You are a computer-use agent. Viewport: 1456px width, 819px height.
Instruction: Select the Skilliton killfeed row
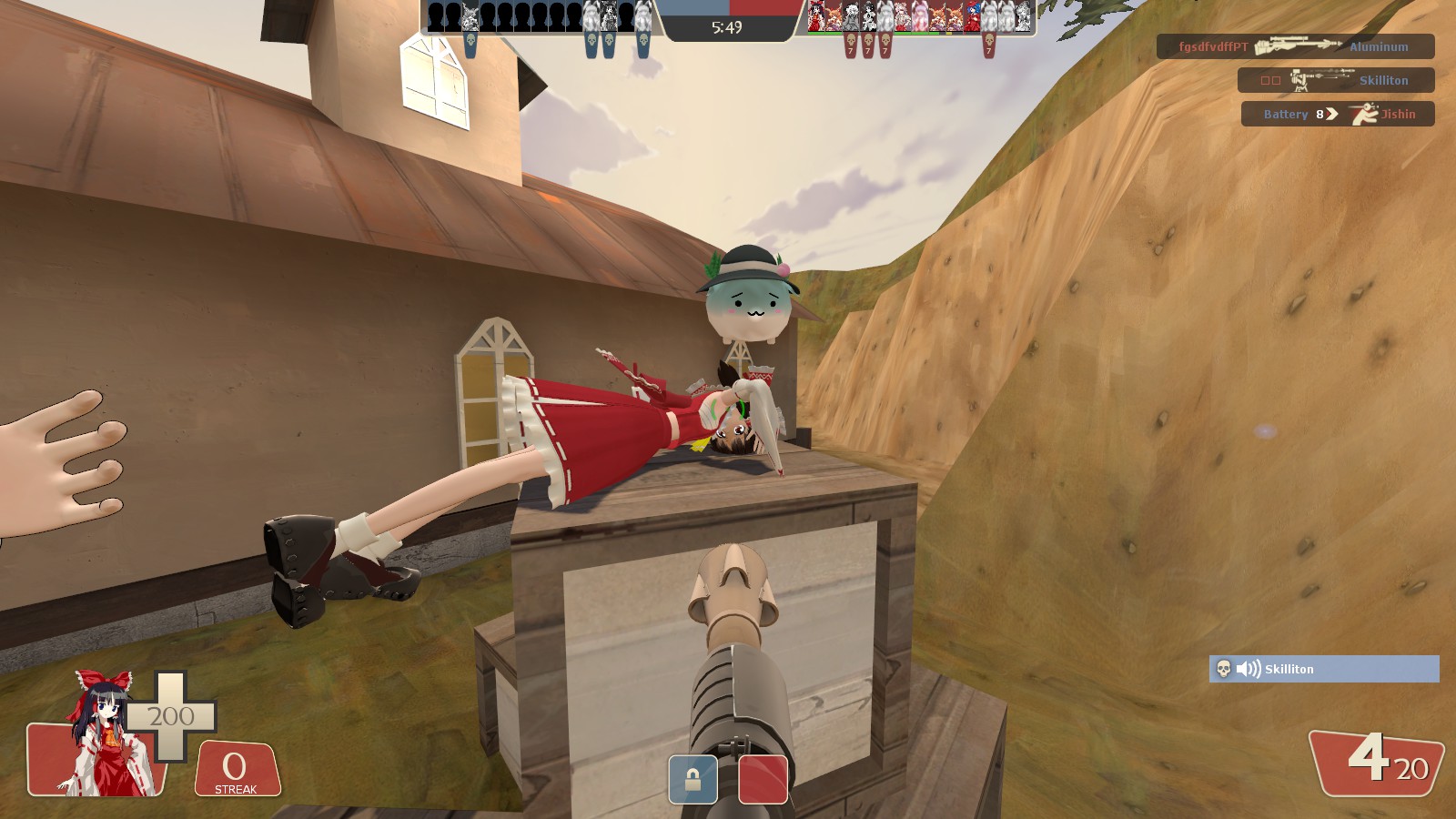point(1335,80)
